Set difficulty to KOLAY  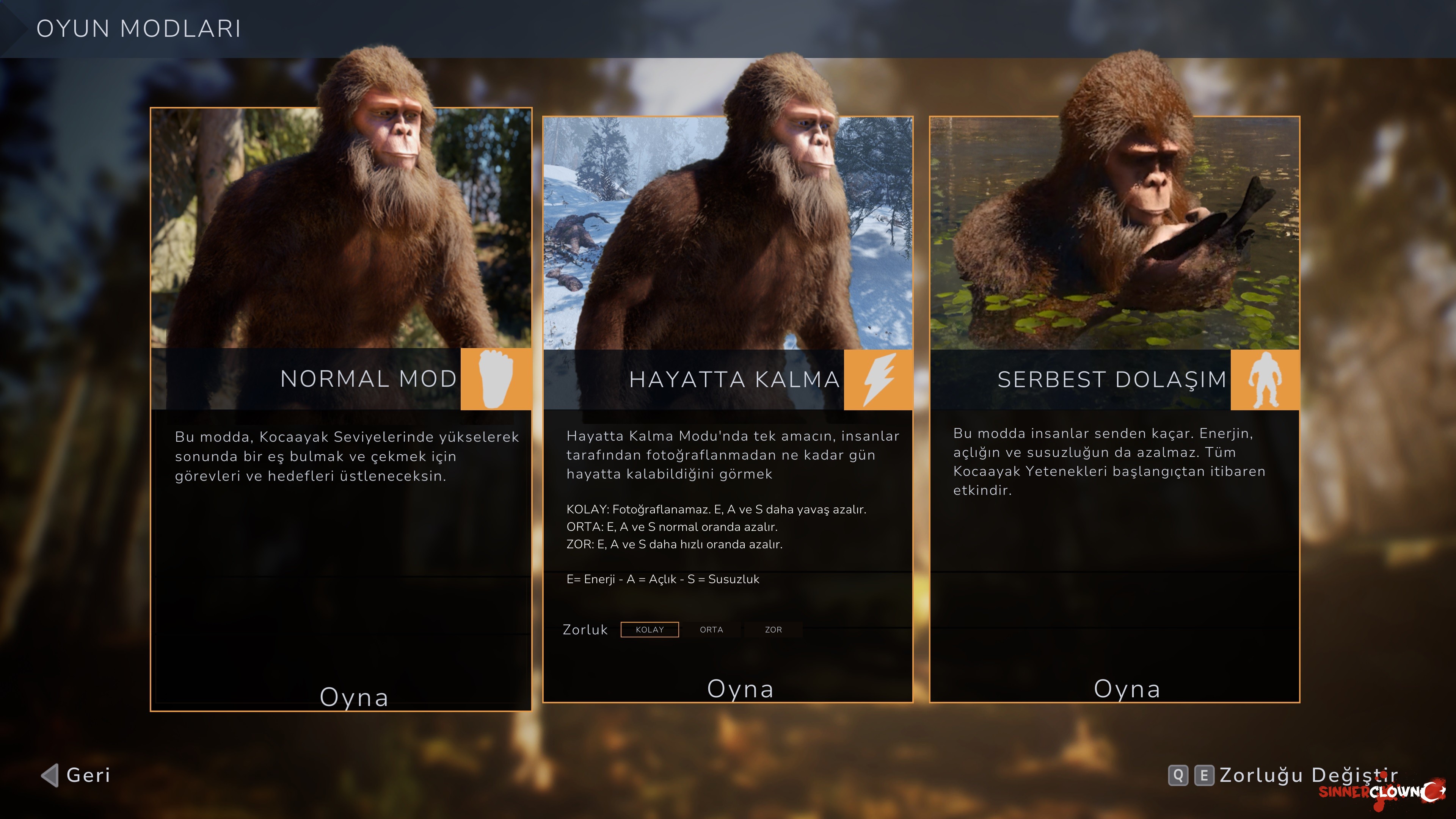tap(650, 630)
